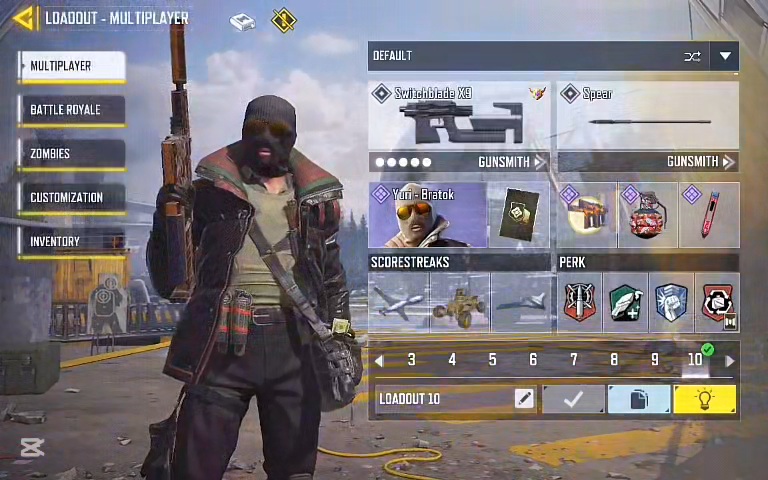Show the Inventory section
Screen dimensions: 768x480
pos(72,242)
